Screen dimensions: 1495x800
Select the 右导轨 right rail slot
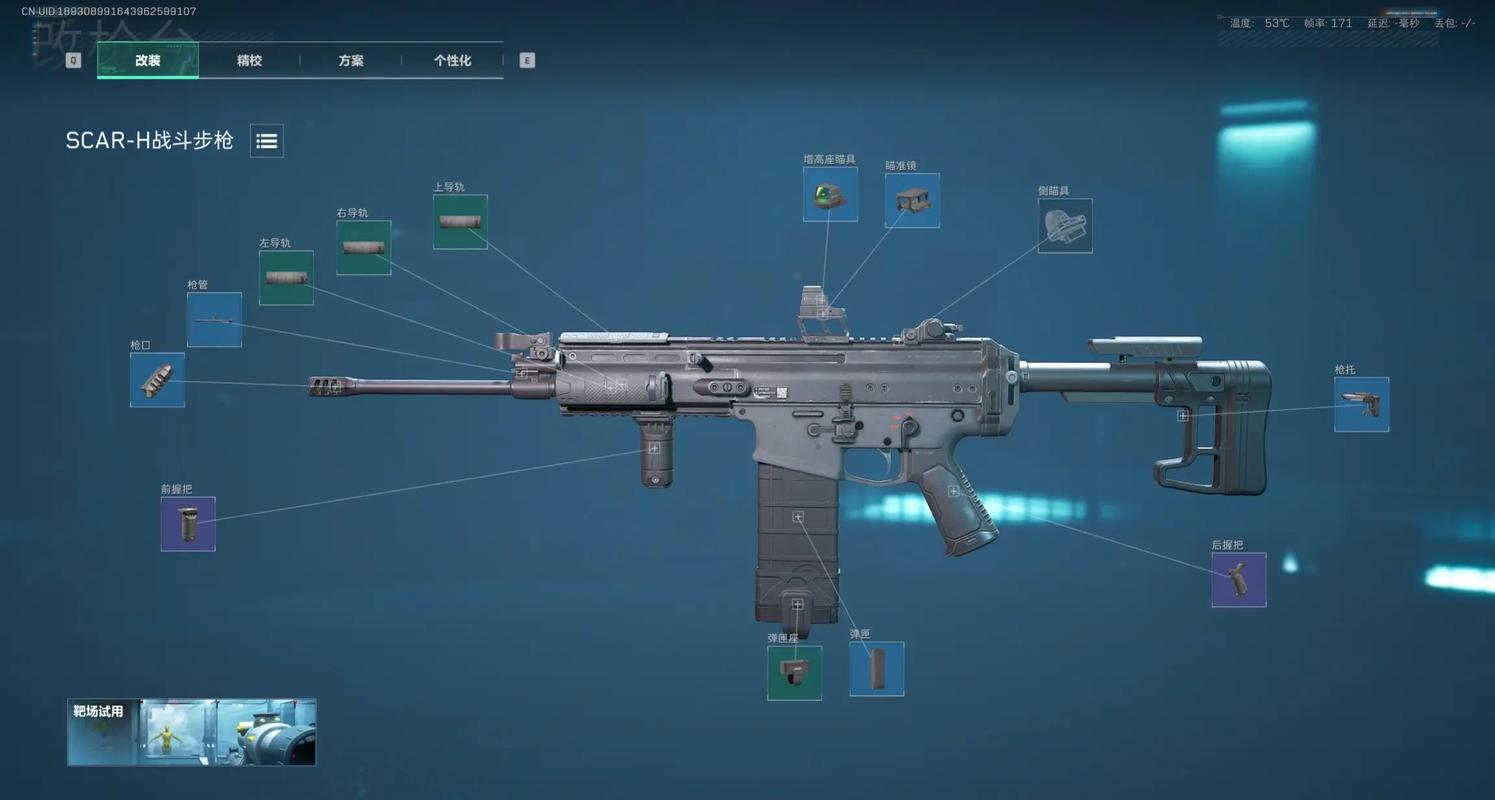364,248
